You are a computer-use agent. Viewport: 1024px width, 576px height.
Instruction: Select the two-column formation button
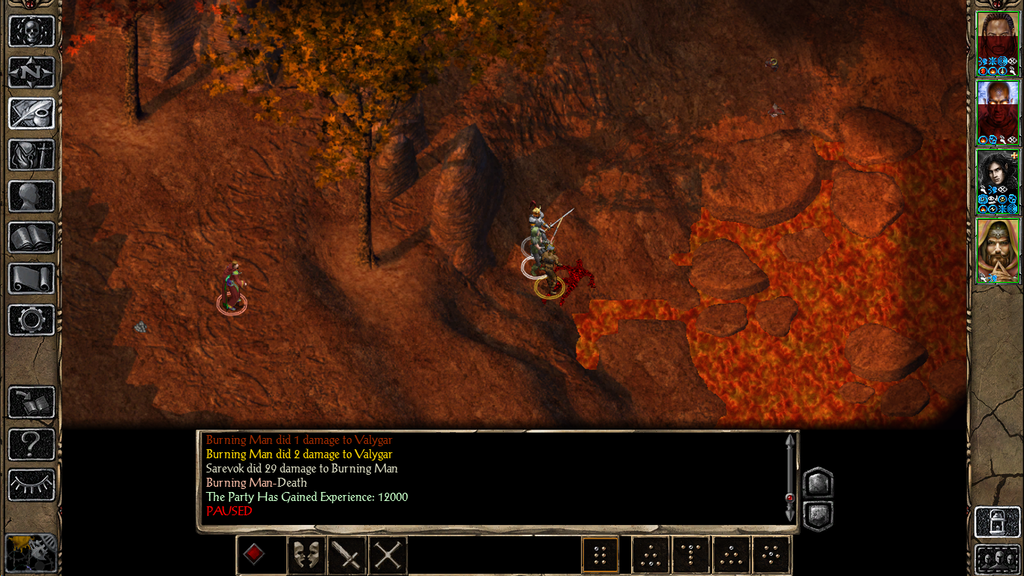pos(600,554)
